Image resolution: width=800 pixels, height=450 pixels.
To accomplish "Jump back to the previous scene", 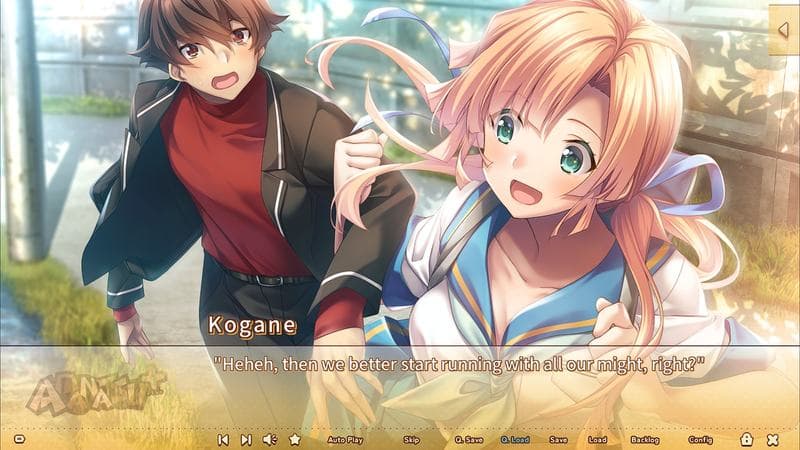I will 223,439.
